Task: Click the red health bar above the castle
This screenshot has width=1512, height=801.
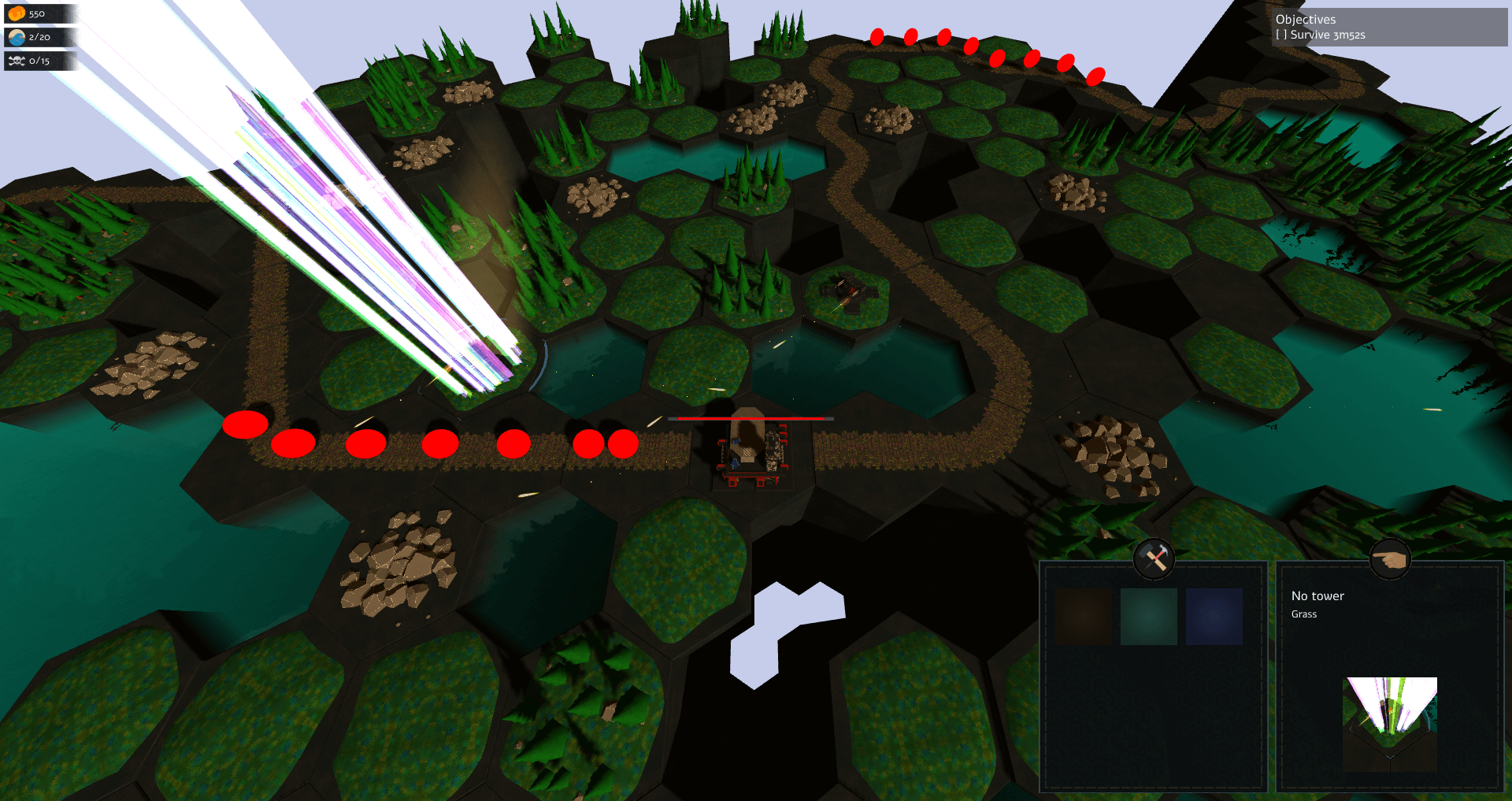Action: (750, 420)
